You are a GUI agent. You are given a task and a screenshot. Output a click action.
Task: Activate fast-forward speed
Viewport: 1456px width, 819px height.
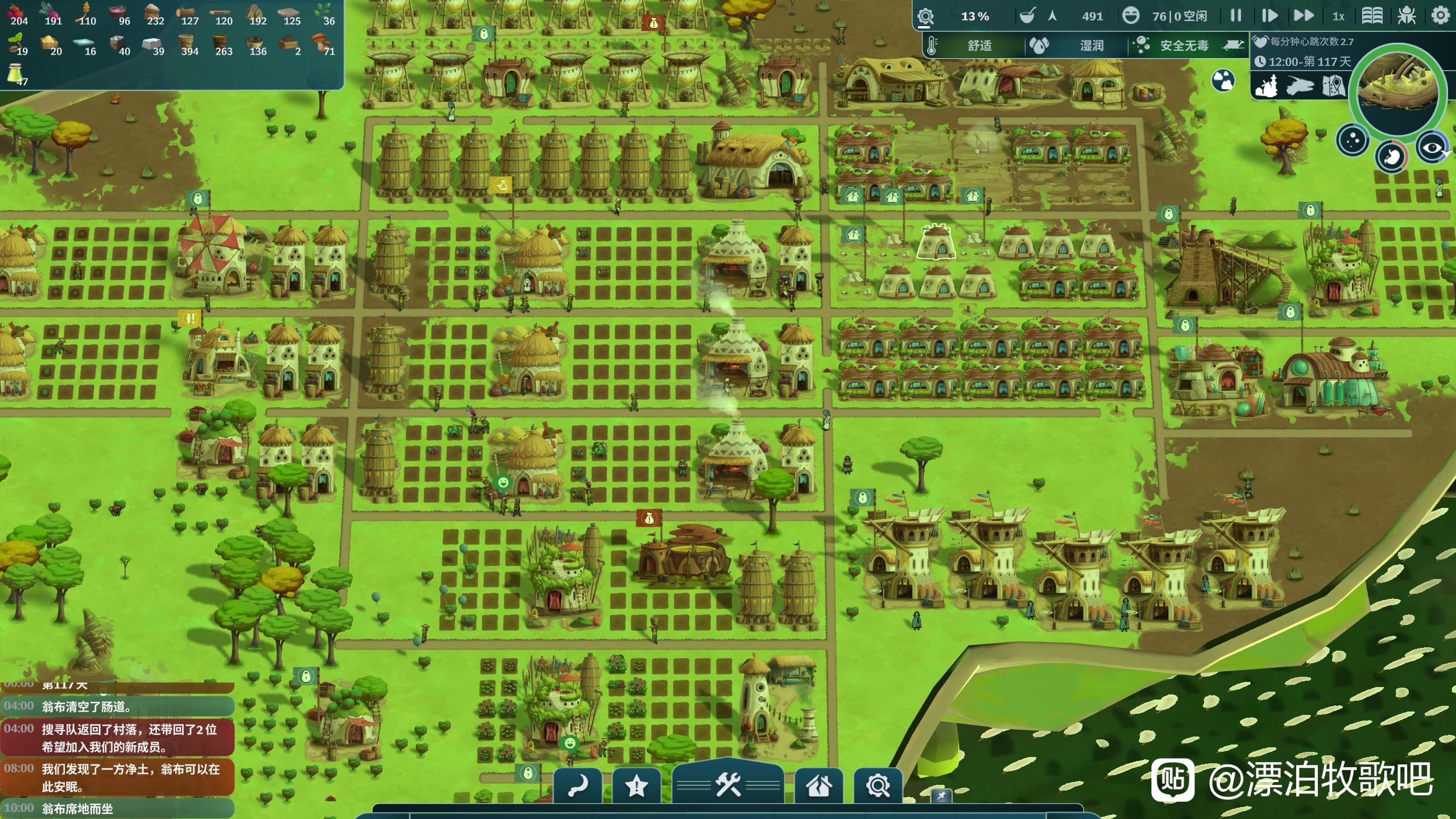(1304, 16)
